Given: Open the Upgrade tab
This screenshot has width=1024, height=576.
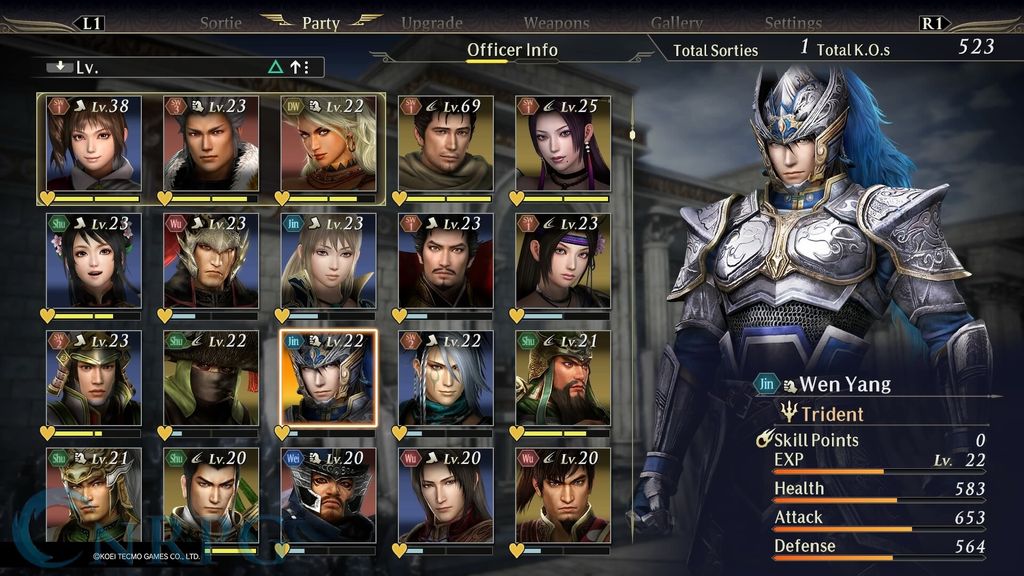Looking at the screenshot, I should point(431,22).
